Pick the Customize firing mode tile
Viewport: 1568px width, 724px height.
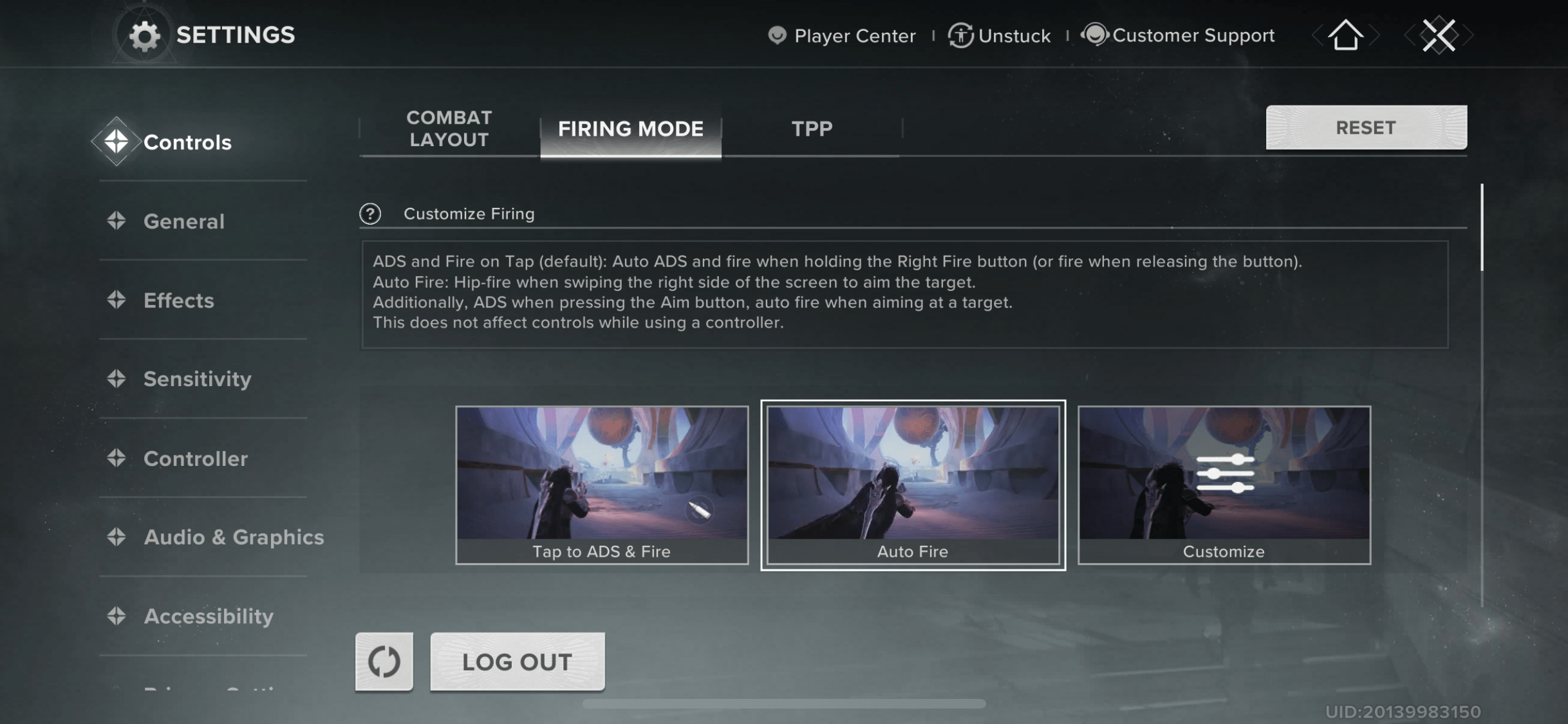pos(1224,485)
